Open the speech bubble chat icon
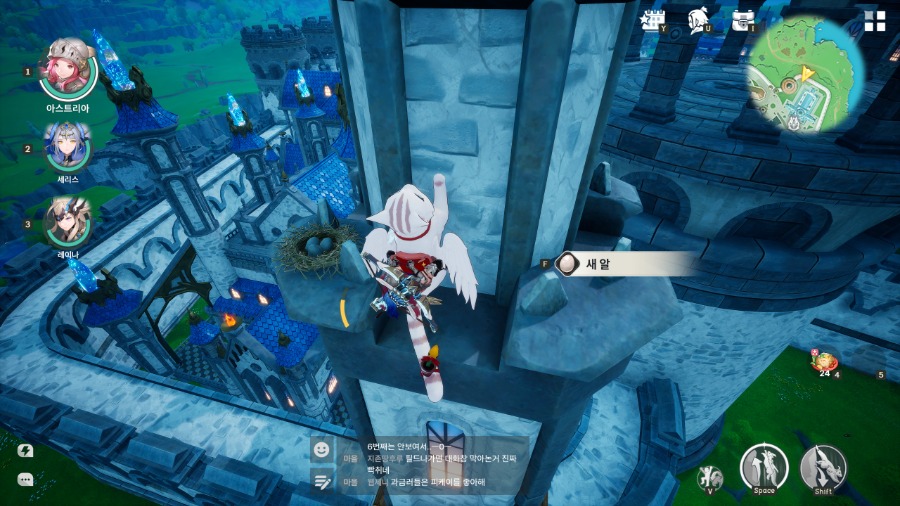This screenshot has width=900, height=506. click(x=25, y=480)
